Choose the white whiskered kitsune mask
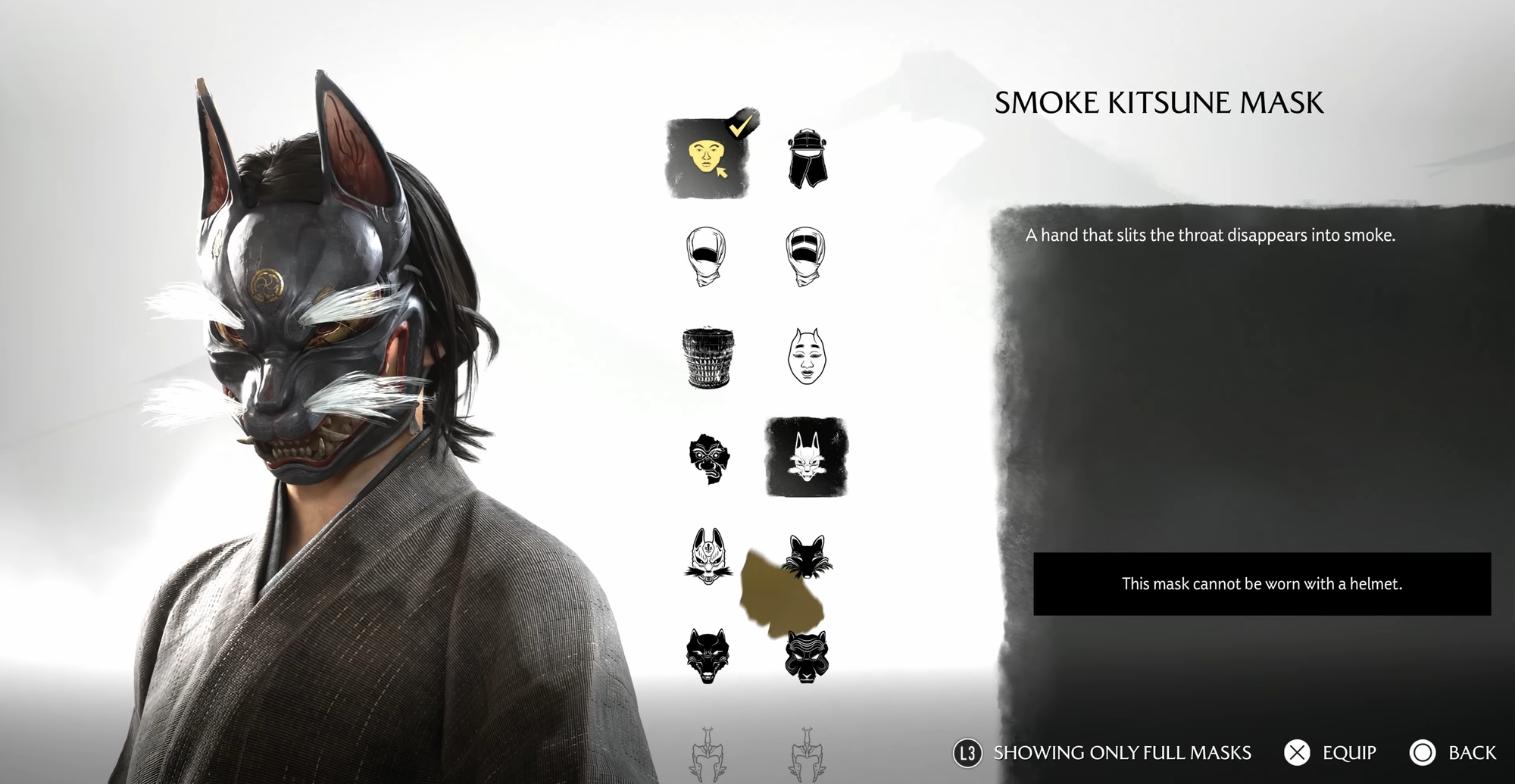 pyautogui.click(x=708, y=557)
